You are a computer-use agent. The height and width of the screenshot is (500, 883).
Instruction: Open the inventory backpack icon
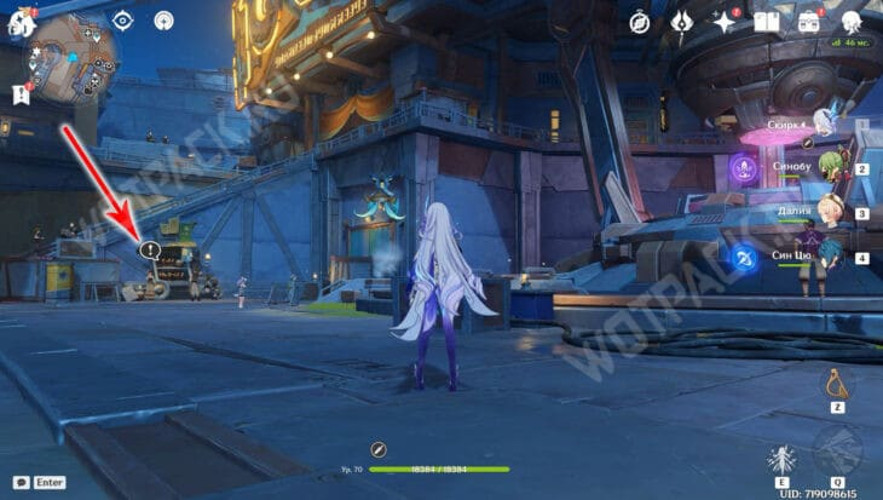(x=810, y=21)
